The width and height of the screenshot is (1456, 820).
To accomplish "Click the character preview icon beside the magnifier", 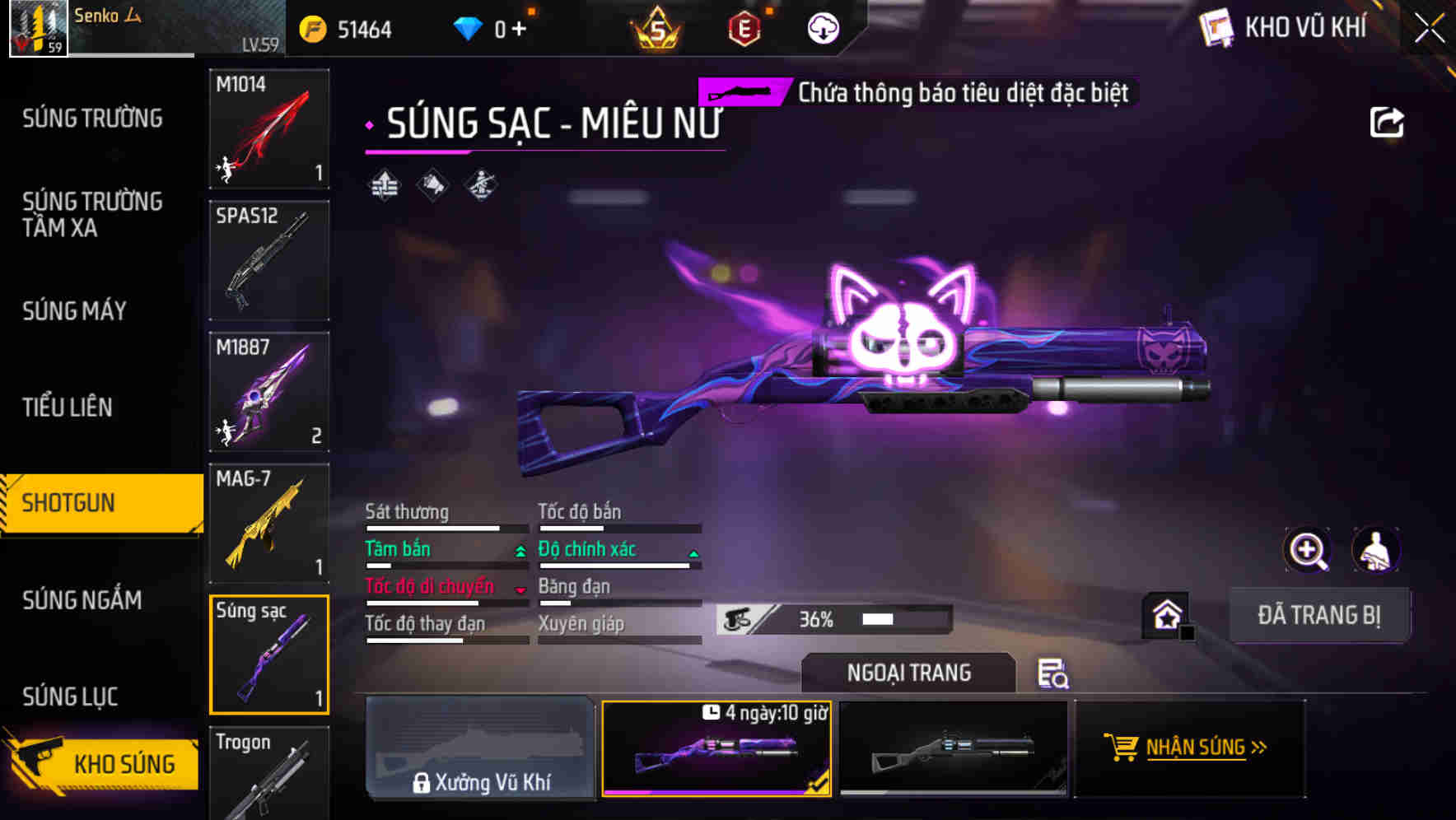I will [1376, 550].
